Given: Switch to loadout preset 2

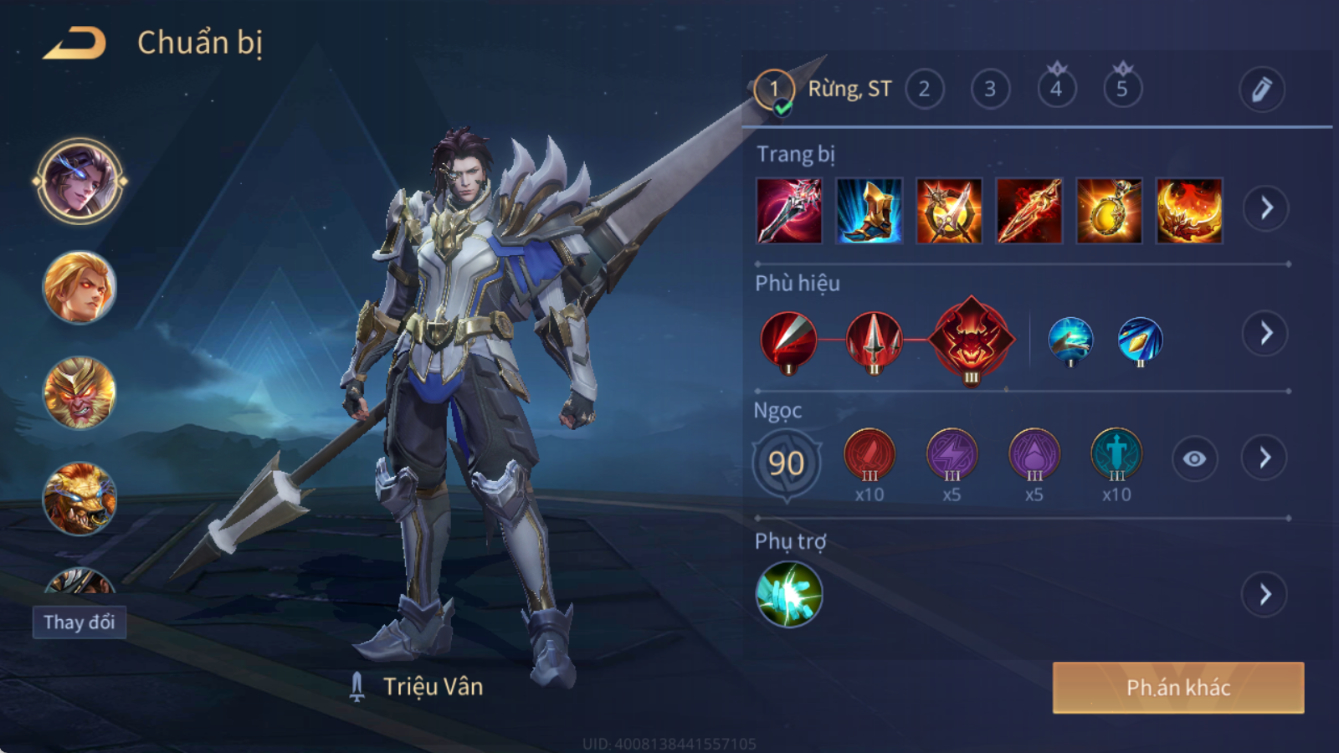Looking at the screenshot, I should 924,90.
